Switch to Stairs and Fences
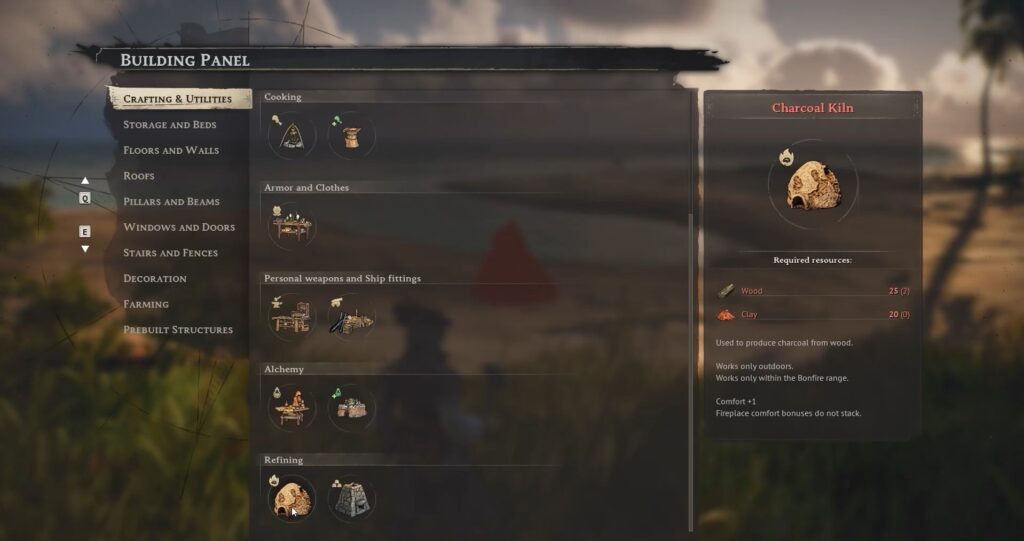Viewport: 1024px width, 541px height. (170, 253)
